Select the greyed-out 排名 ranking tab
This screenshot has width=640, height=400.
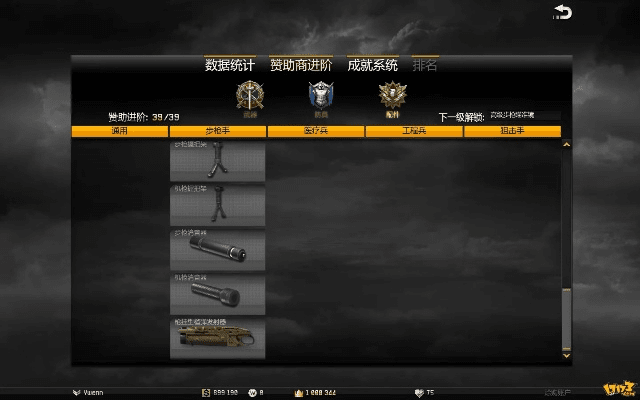tap(425, 65)
